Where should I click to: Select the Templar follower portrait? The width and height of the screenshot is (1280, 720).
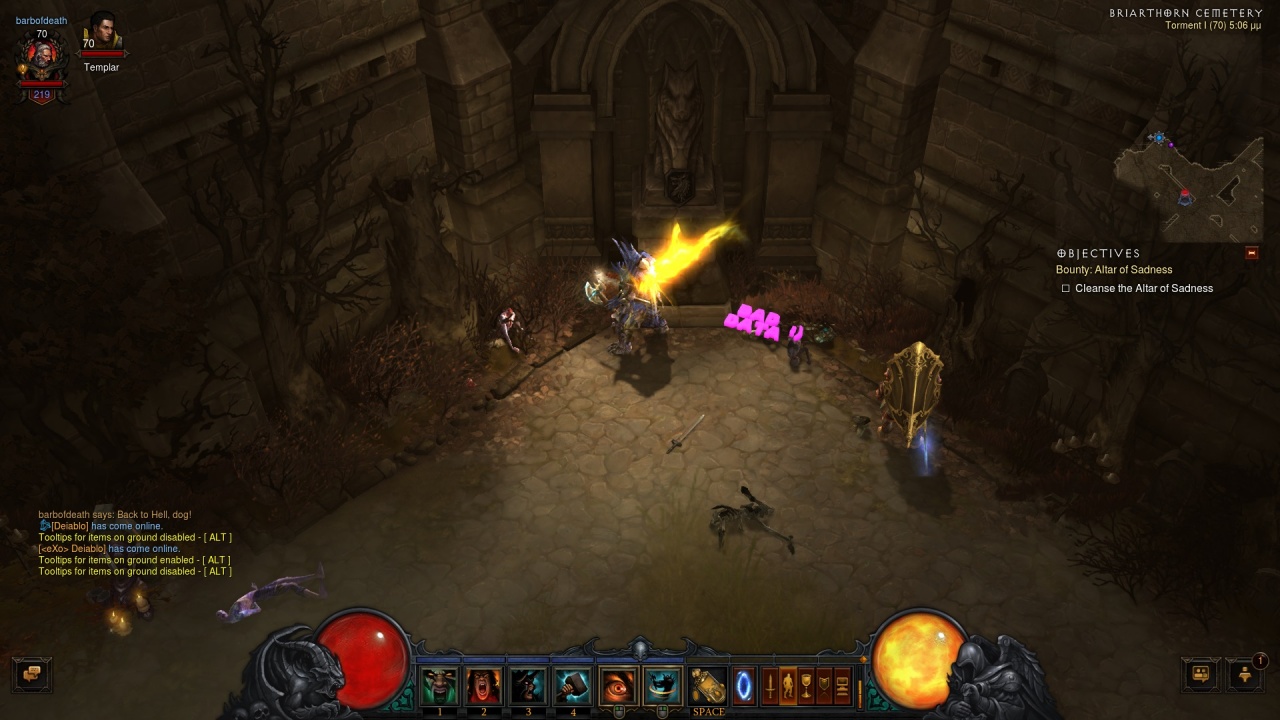tap(101, 35)
